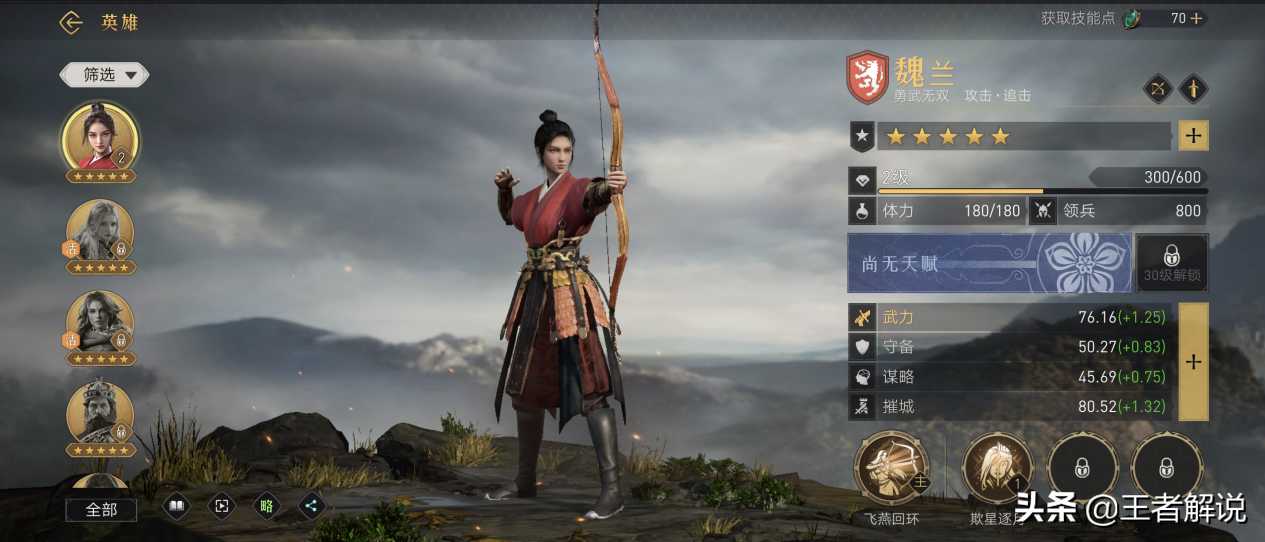Play the hero showcase video icon
Image resolution: width=1265 pixels, height=542 pixels.
(221, 506)
